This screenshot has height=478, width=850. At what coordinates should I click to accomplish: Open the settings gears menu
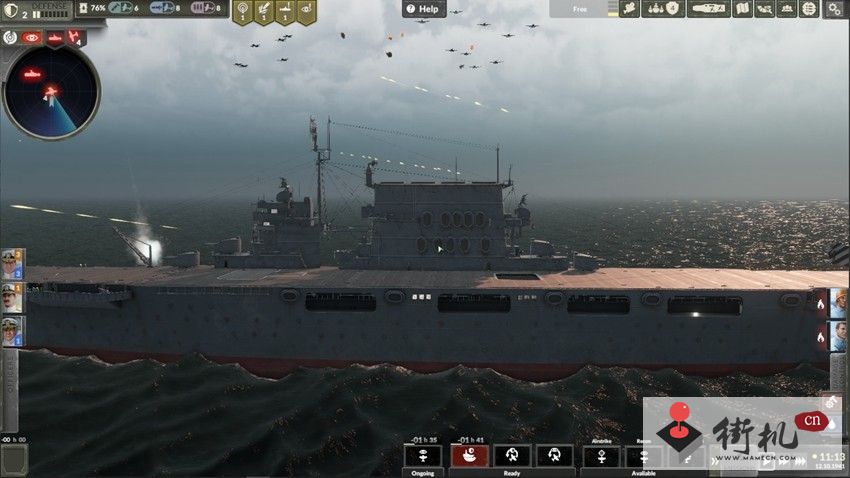point(834,9)
